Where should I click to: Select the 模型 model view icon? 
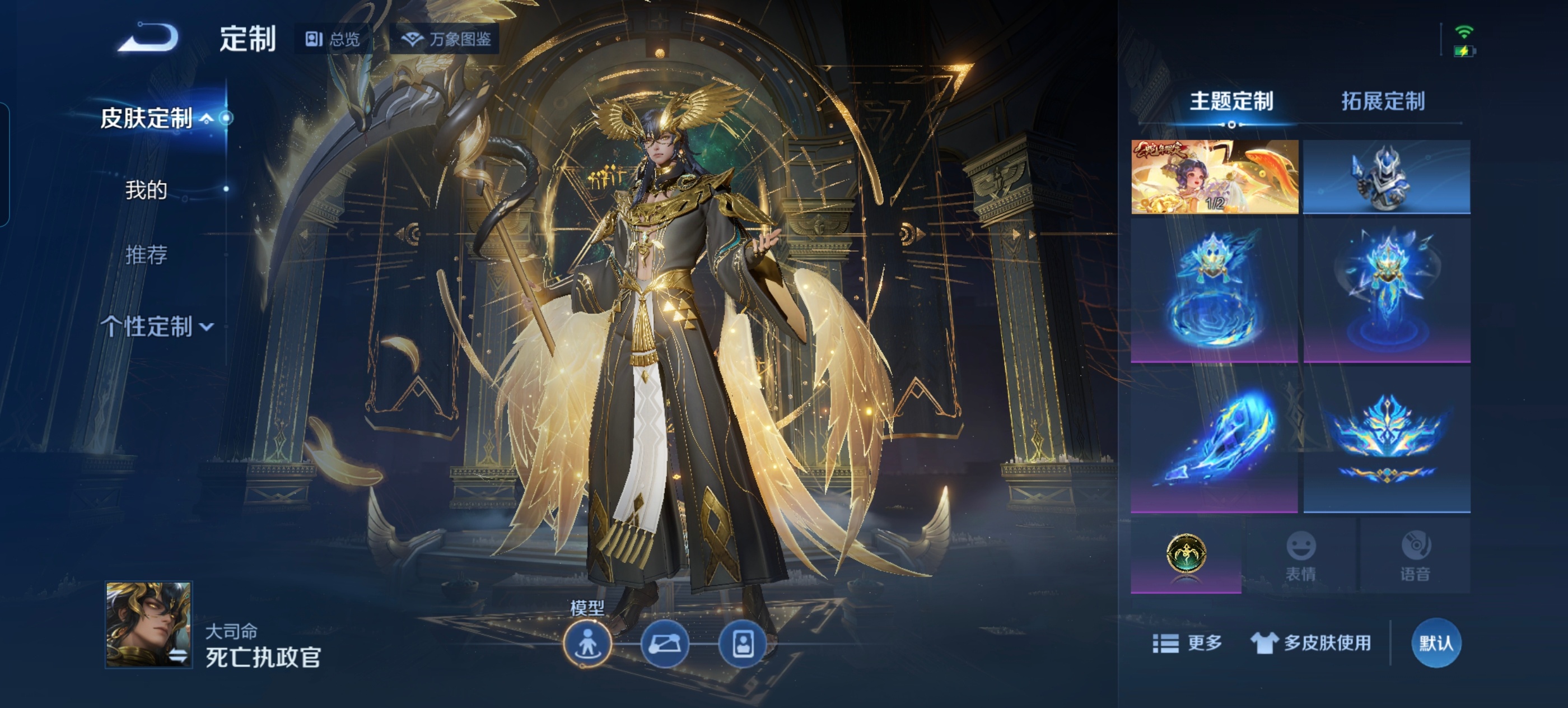(x=587, y=644)
